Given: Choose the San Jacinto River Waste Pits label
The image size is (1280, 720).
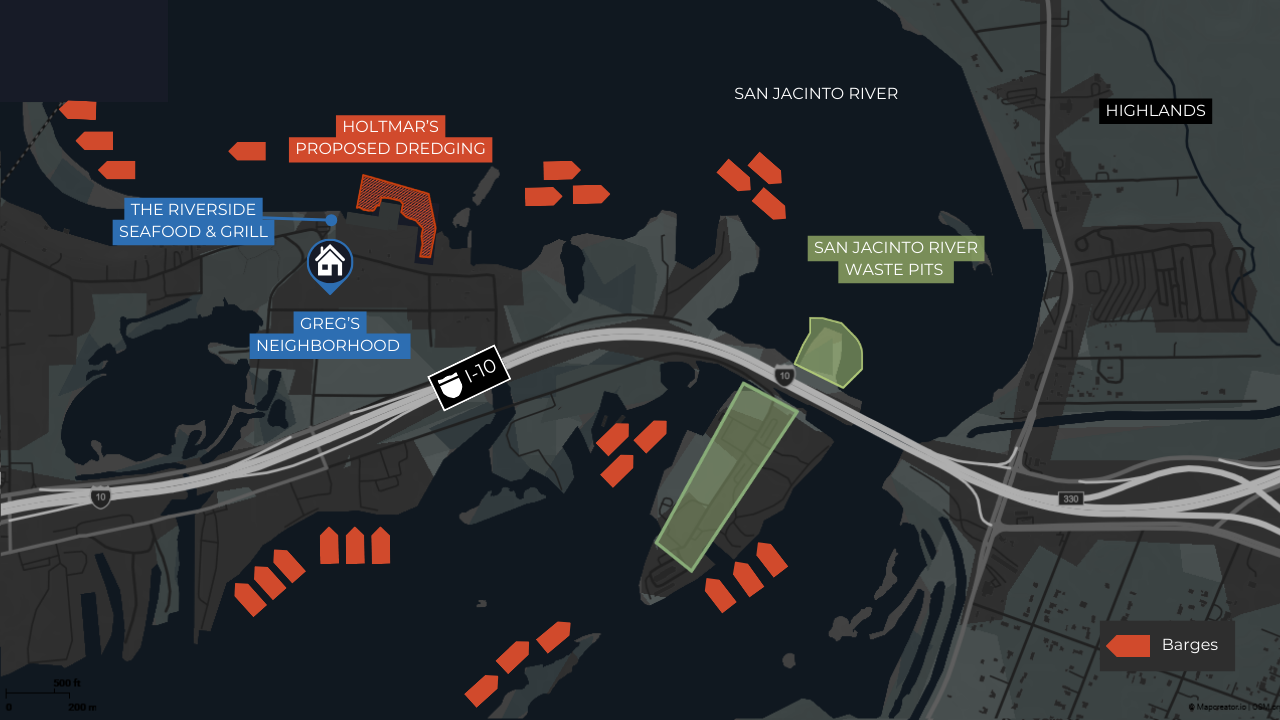Looking at the screenshot, I should (895, 258).
